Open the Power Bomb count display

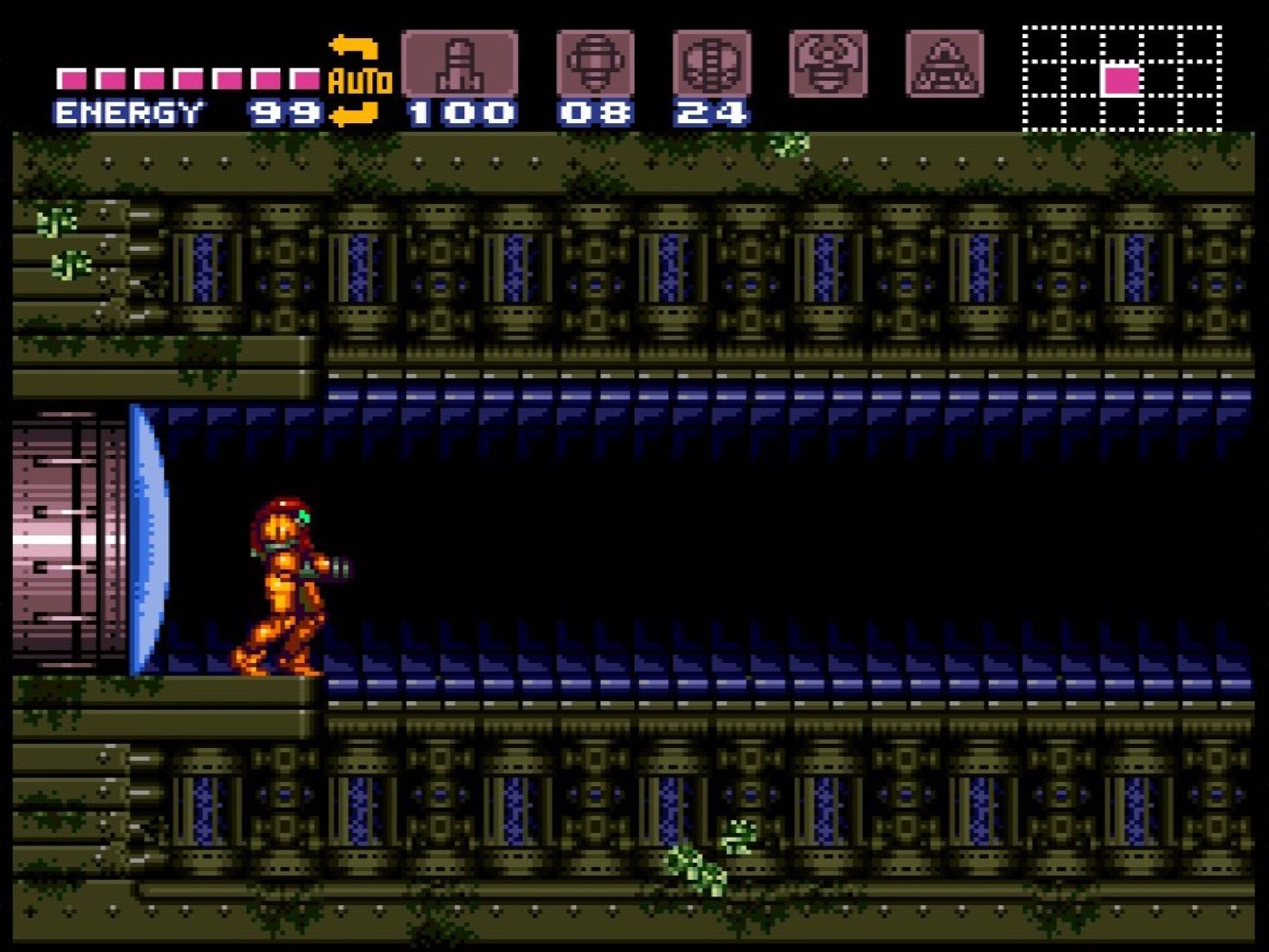tap(712, 111)
